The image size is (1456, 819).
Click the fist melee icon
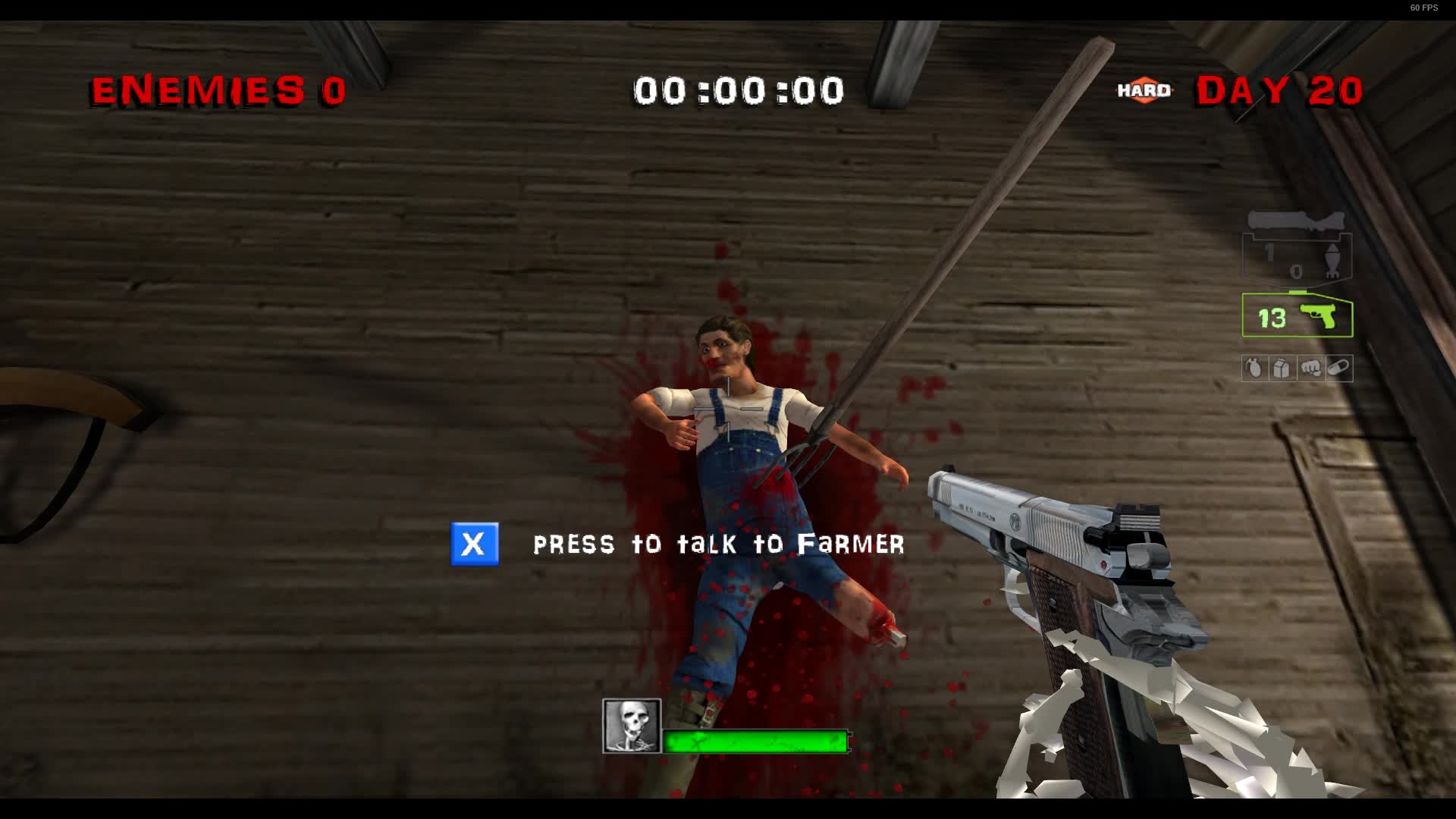pyautogui.click(x=1310, y=368)
